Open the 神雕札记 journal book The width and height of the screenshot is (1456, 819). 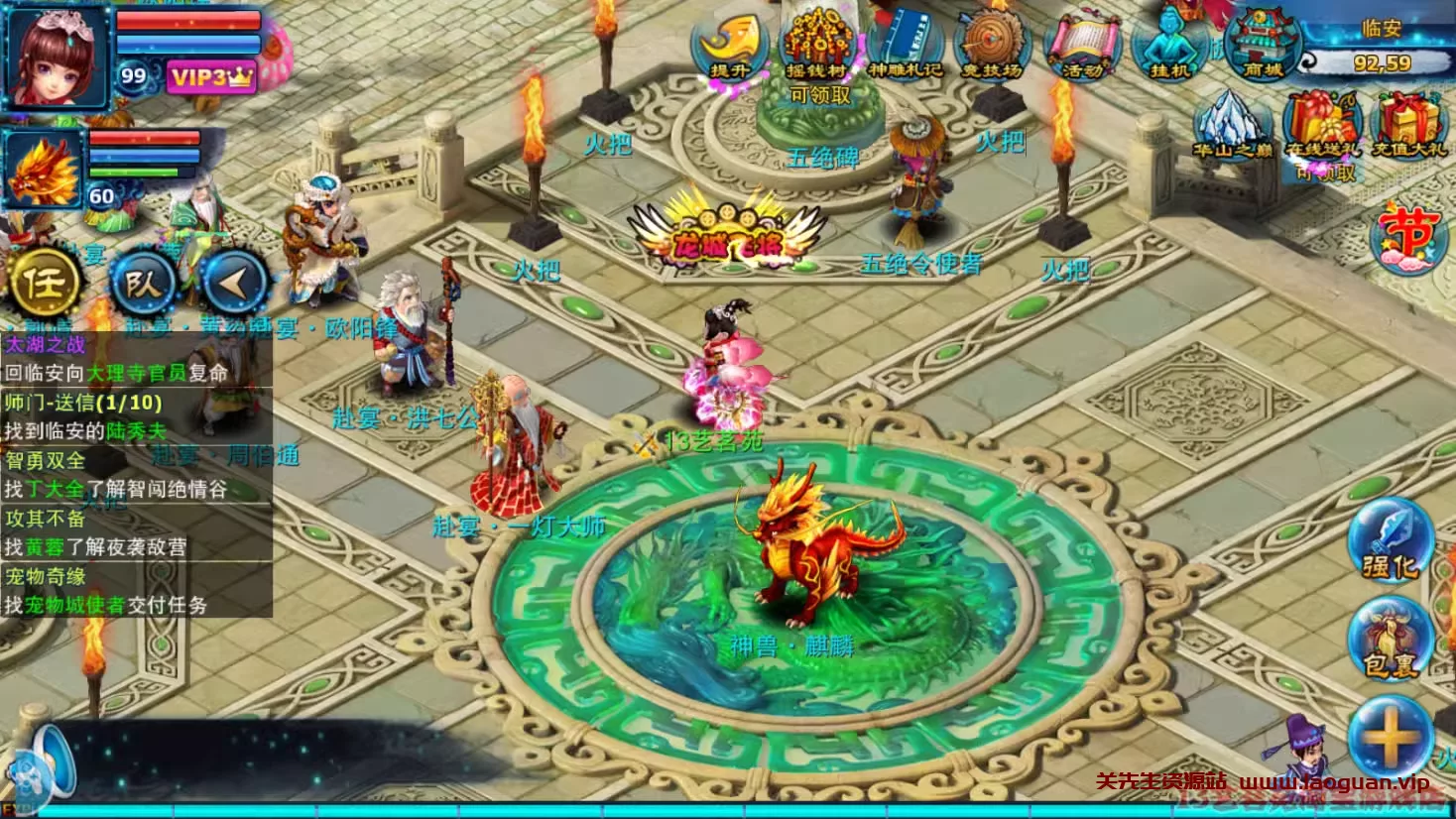coord(905,45)
